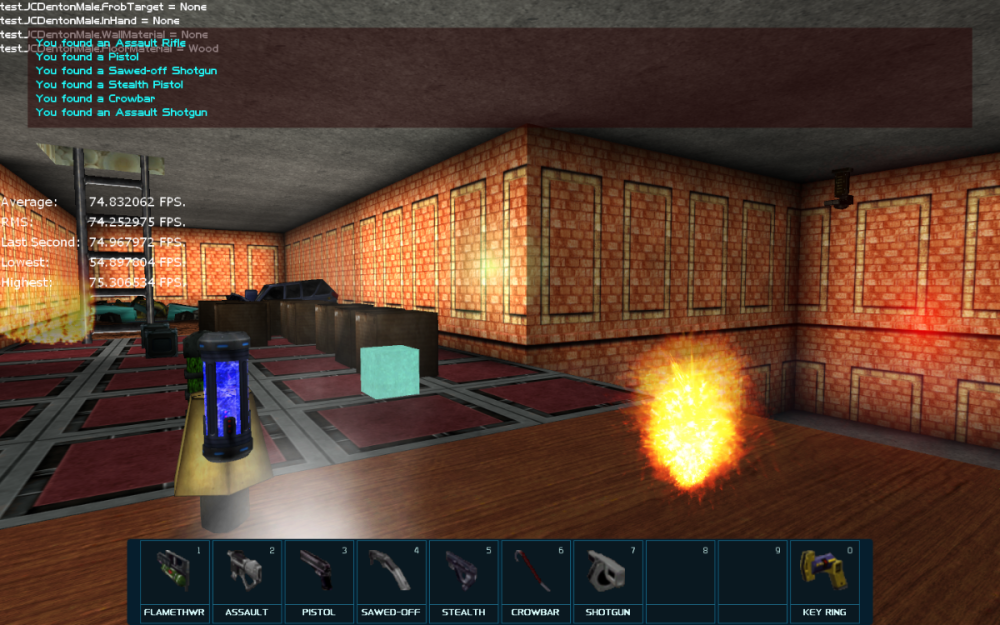Choose the Pistol slot
This screenshot has width=1000, height=625.
pos(319,577)
